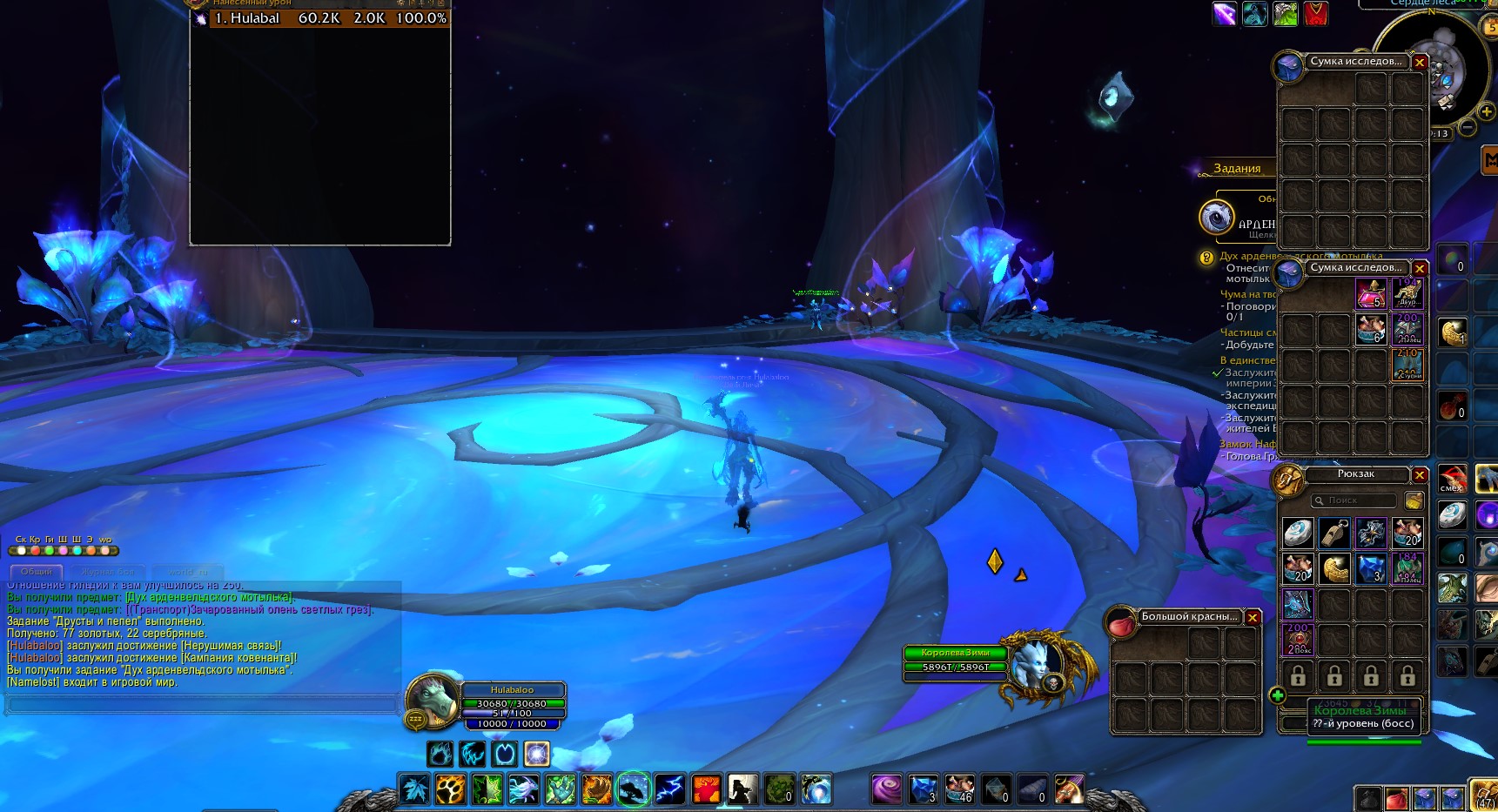Select the golden croissant item in the backpack

coord(1334,568)
